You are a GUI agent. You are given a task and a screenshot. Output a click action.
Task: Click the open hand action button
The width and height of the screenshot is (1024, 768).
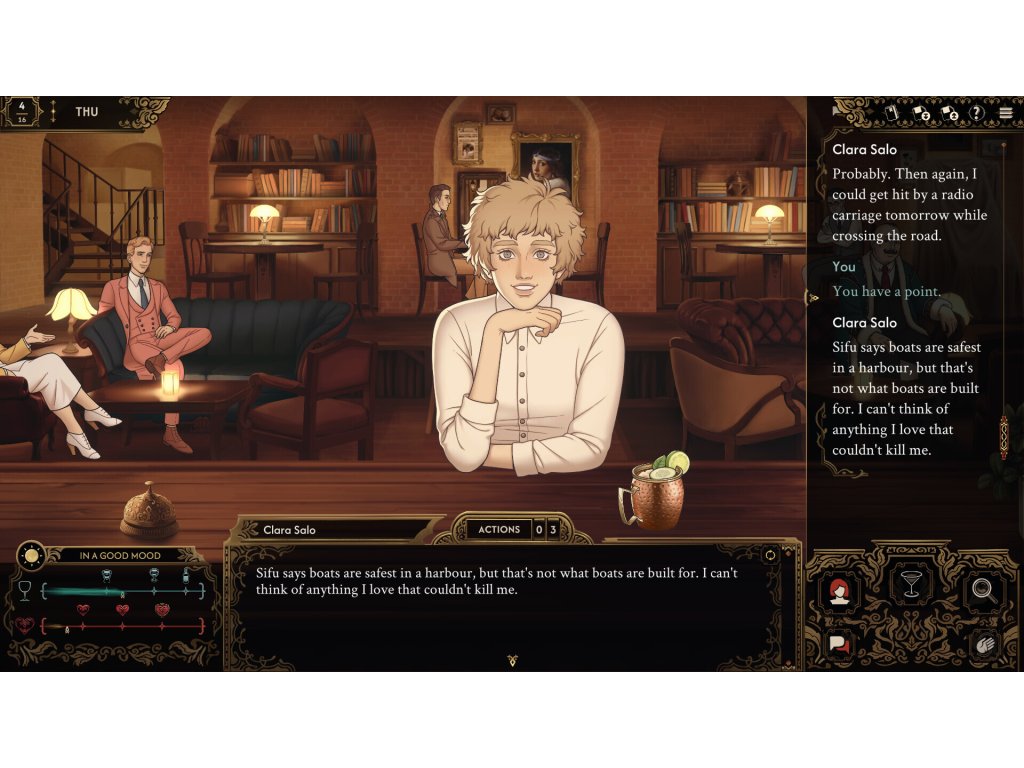pos(983,645)
